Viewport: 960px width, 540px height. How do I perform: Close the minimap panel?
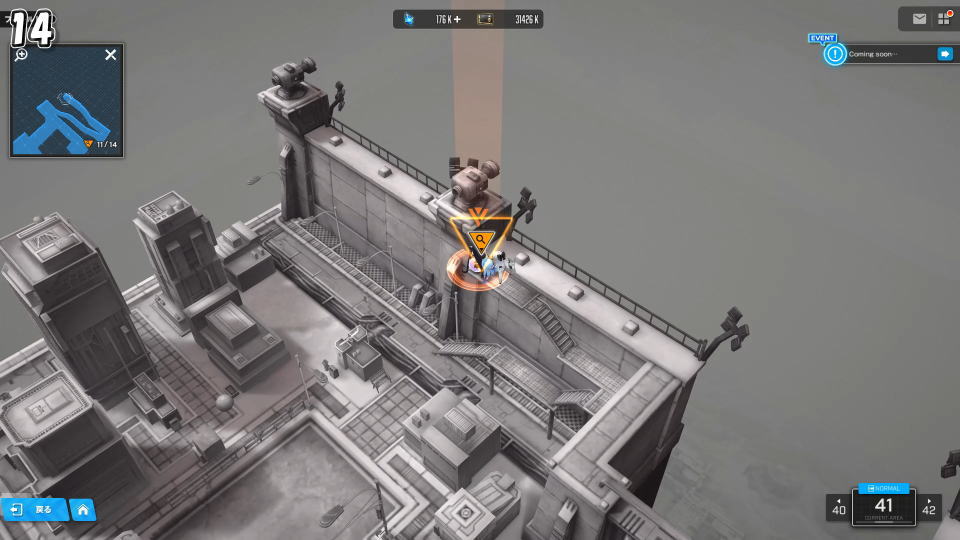click(111, 55)
